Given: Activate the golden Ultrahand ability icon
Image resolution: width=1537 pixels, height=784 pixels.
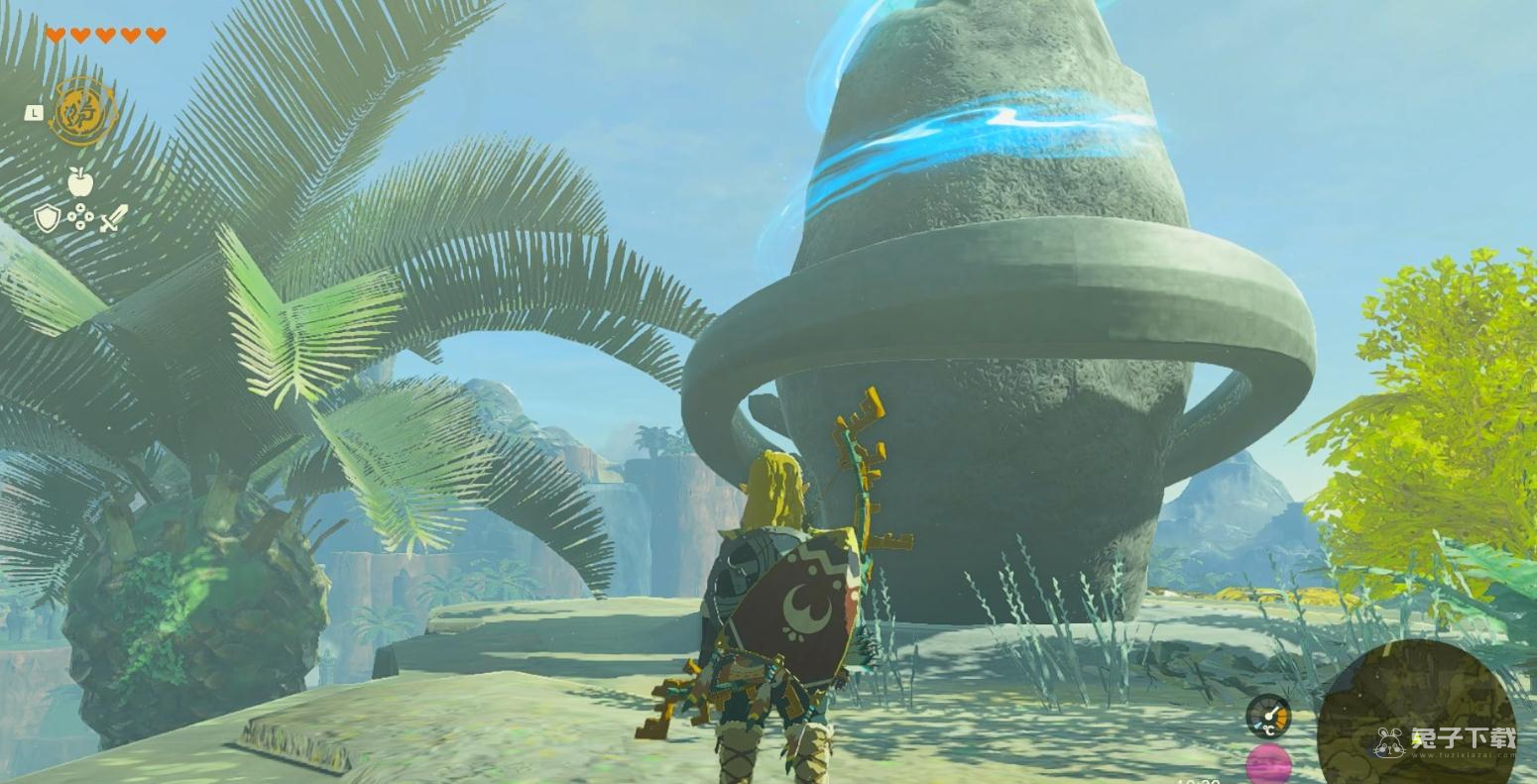Looking at the screenshot, I should [x=83, y=112].
